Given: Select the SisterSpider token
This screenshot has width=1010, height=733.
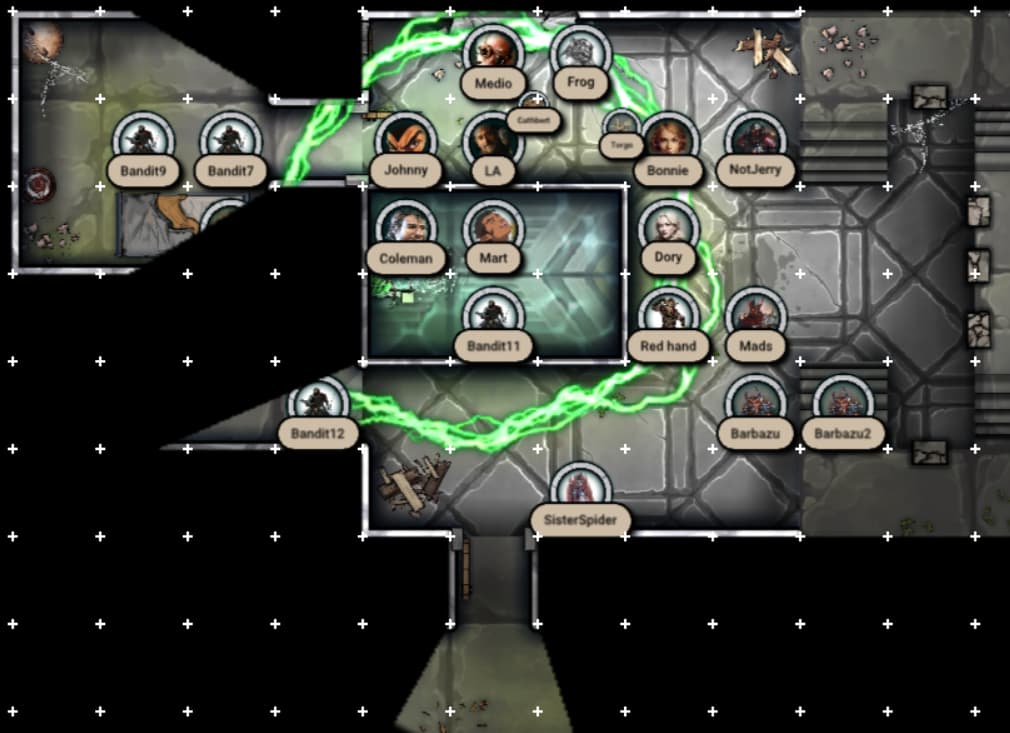Looking at the screenshot, I should click(x=580, y=491).
